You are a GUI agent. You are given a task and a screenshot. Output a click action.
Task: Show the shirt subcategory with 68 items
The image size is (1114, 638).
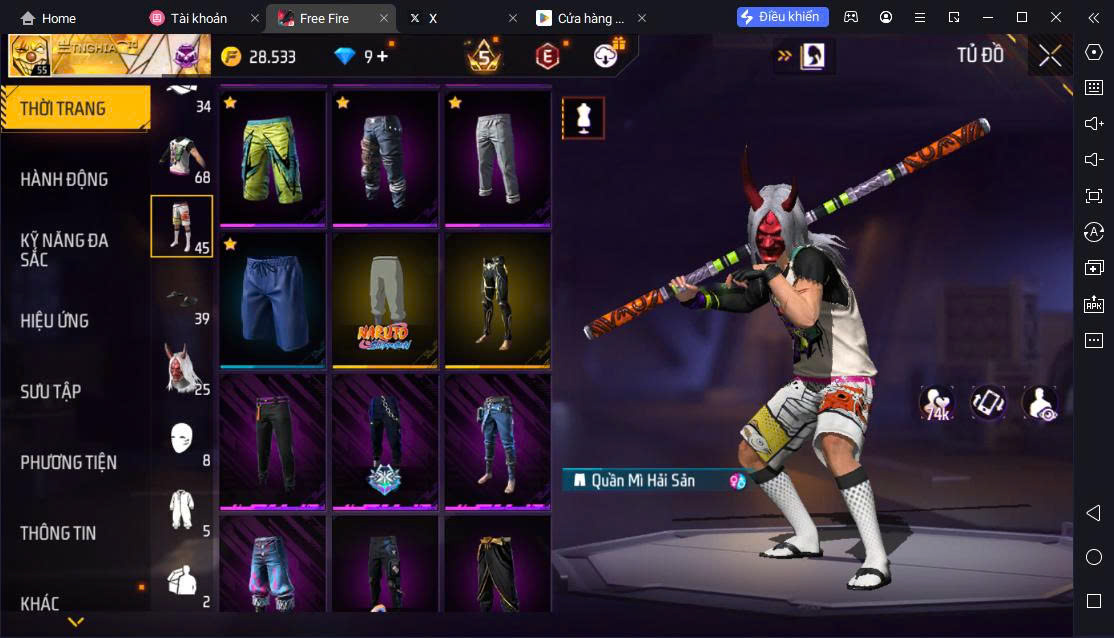click(x=182, y=158)
